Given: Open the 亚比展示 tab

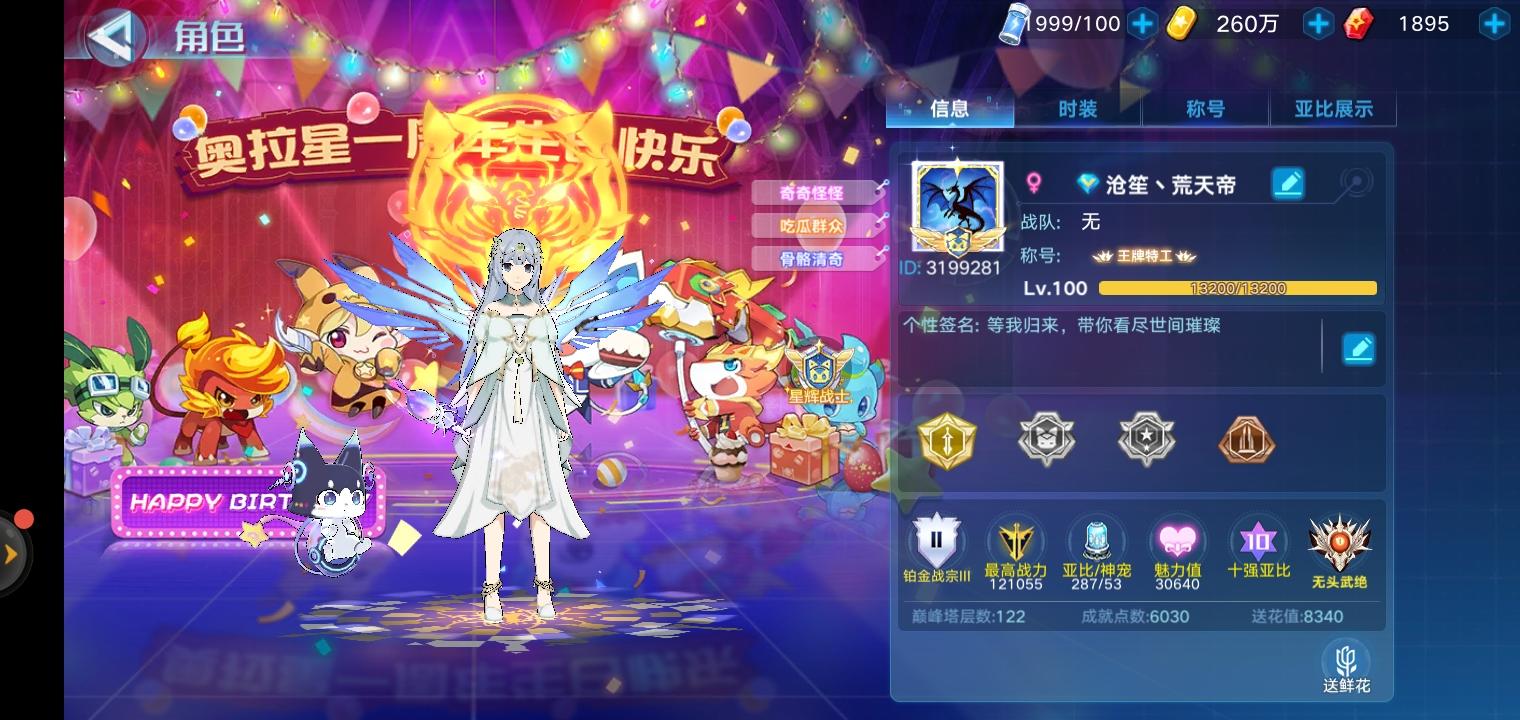Looking at the screenshot, I should pyautogui.click(x=1334, y=110).
